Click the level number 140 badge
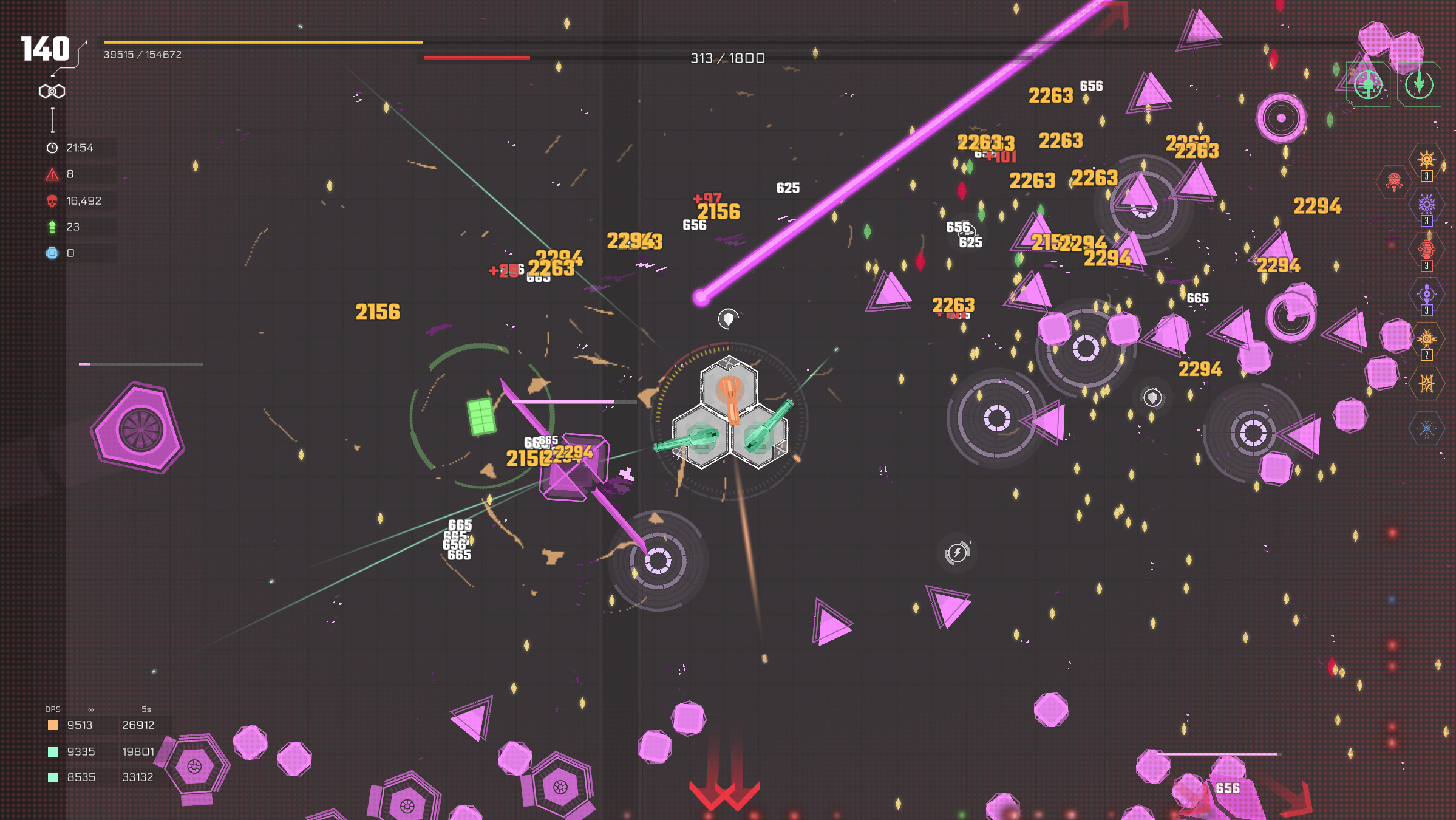 (x=46, y=50)
